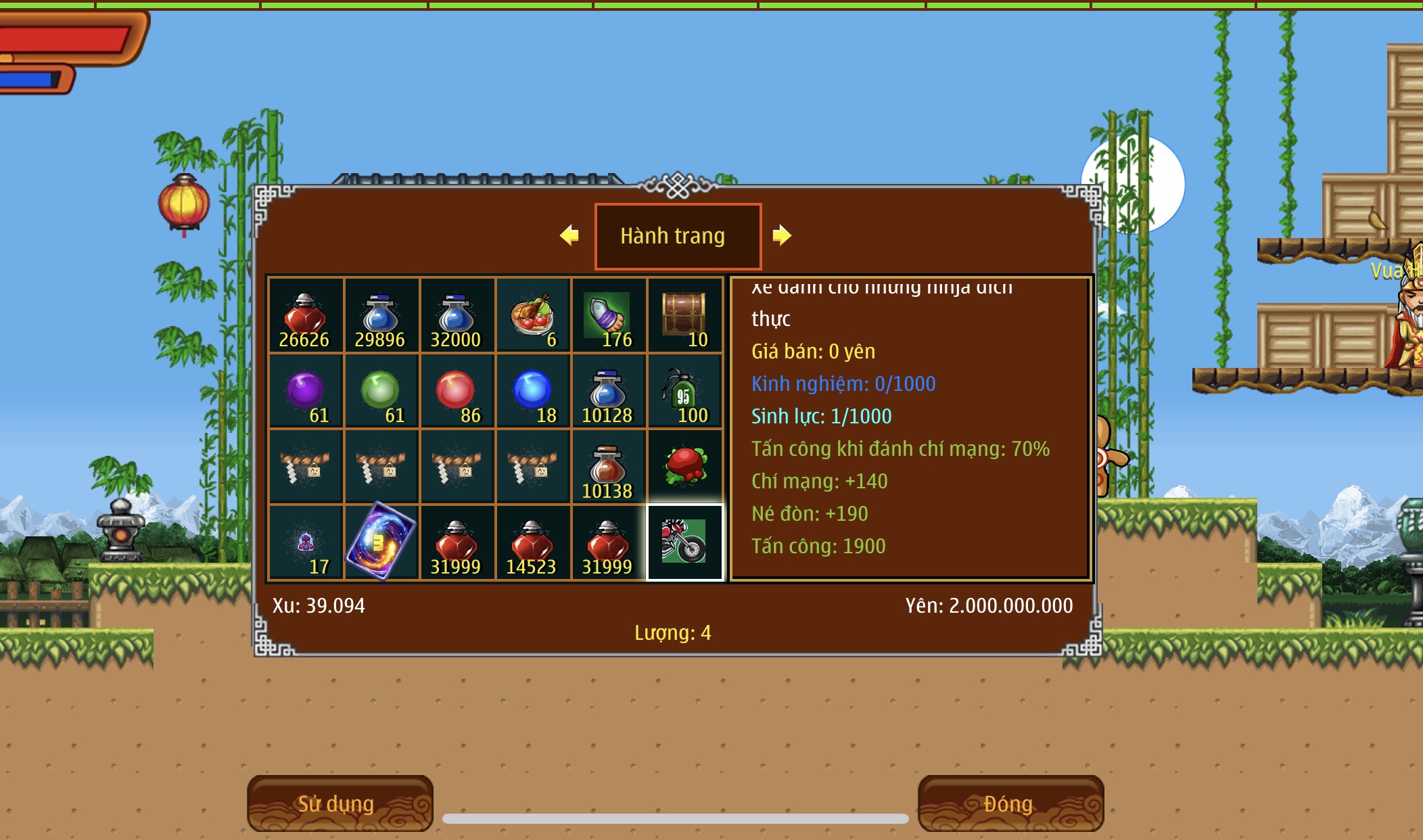Pick the purple orb stack of 61

(306, 392)
